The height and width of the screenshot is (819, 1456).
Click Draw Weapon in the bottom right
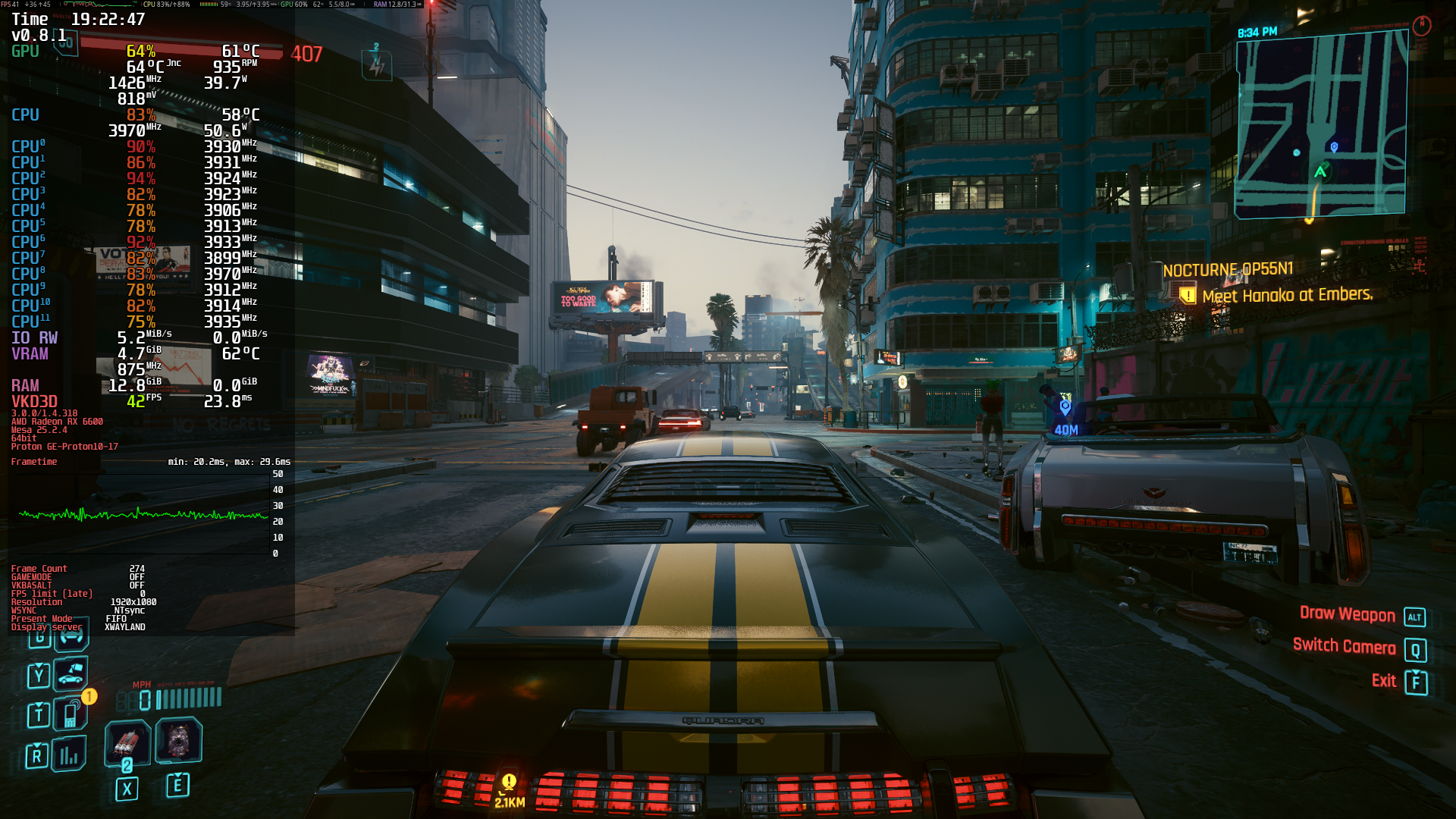1348,616
